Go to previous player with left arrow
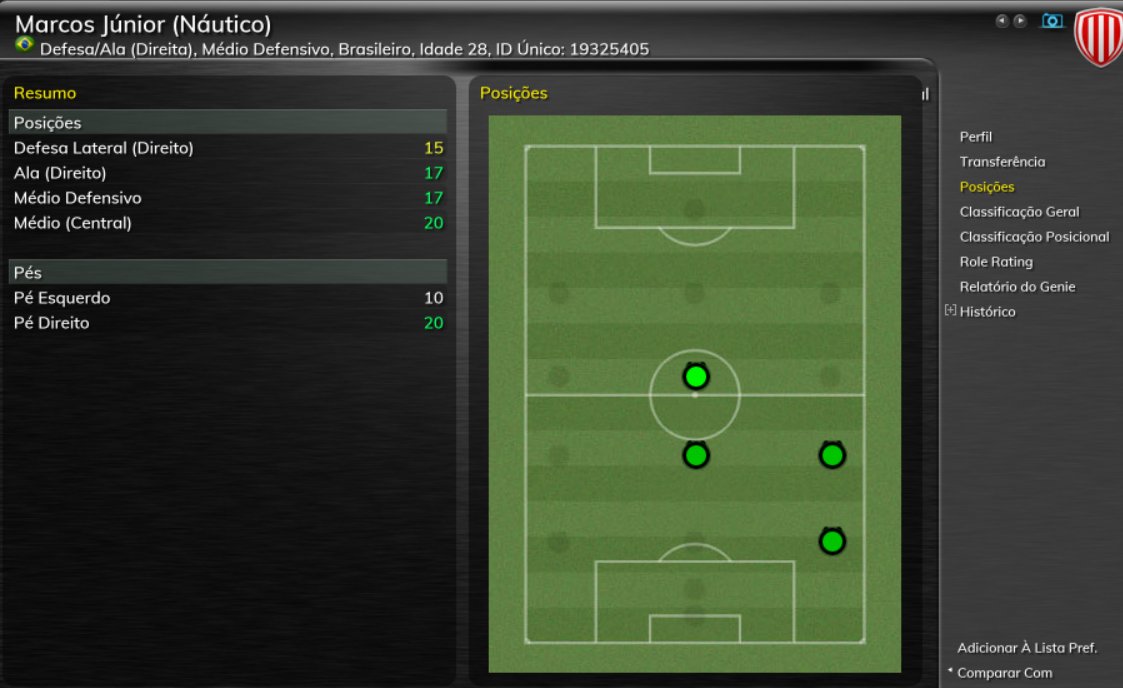This screenshot has height=688, width=1123. click(x=1001, y=20)
